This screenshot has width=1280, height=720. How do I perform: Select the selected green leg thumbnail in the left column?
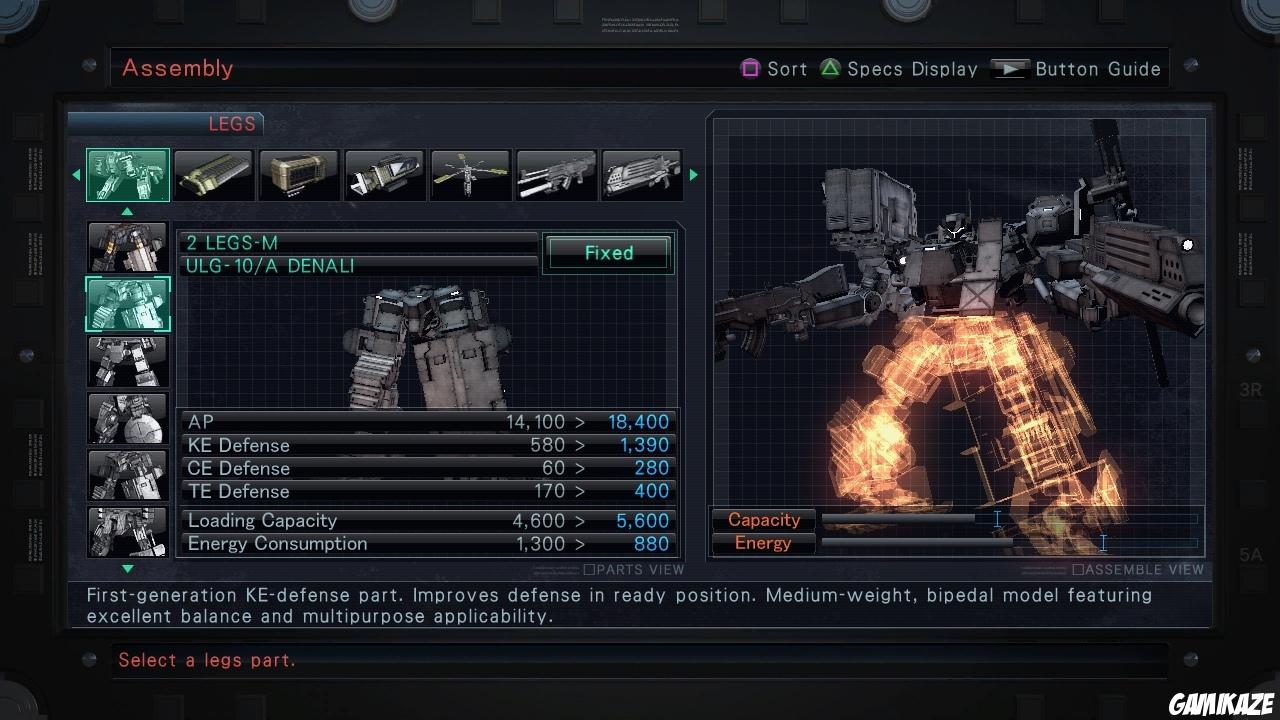(127, 304)
